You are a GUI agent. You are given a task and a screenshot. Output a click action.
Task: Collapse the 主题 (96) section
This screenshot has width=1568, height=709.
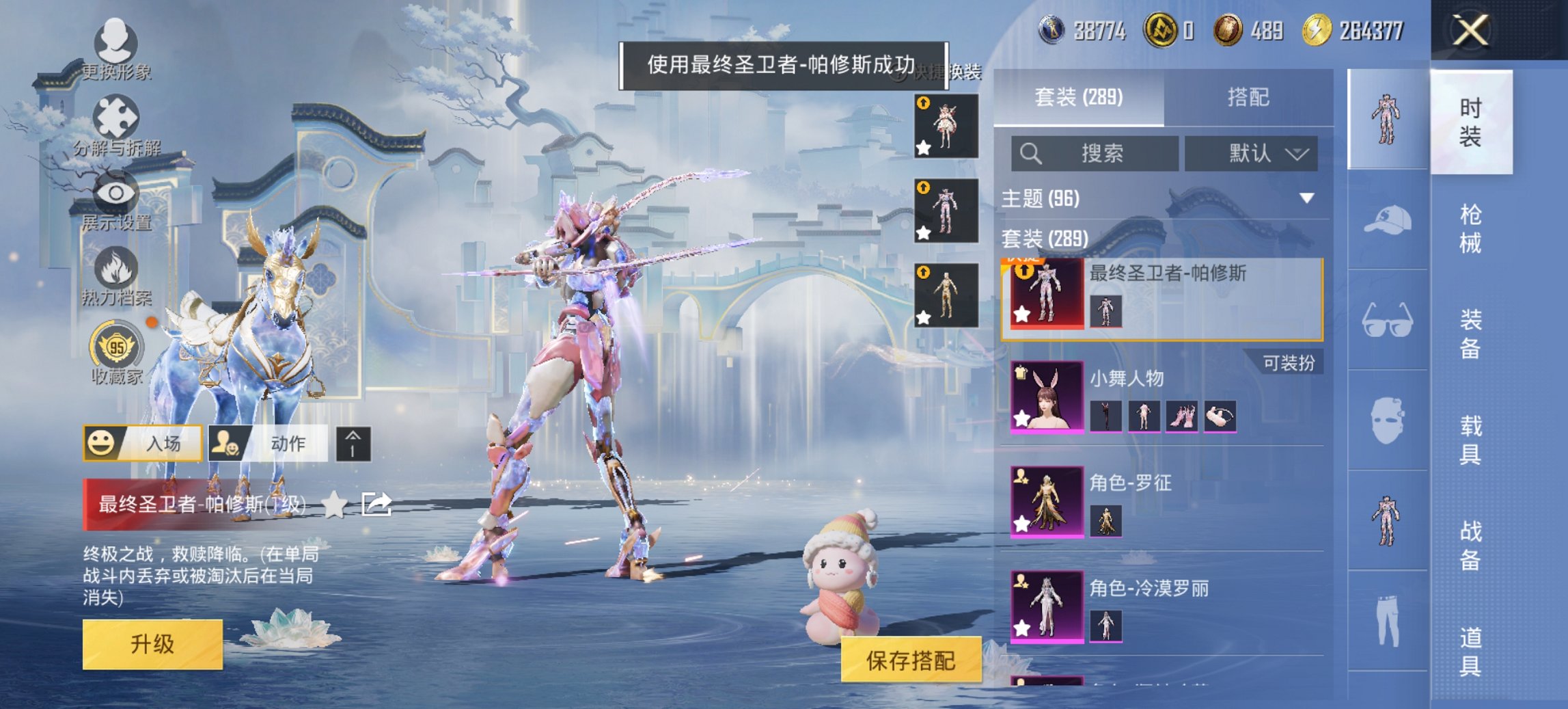point(1308,197)
